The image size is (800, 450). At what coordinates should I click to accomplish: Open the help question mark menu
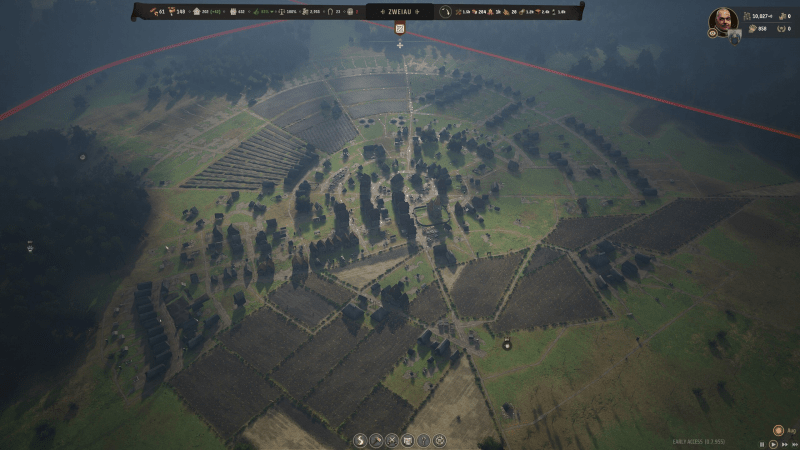tap(423, 440)
